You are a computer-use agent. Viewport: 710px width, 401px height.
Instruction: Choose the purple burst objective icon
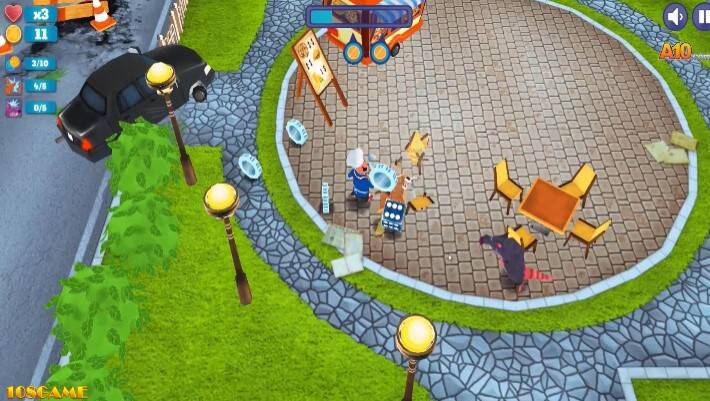click(x=14, y=107)
